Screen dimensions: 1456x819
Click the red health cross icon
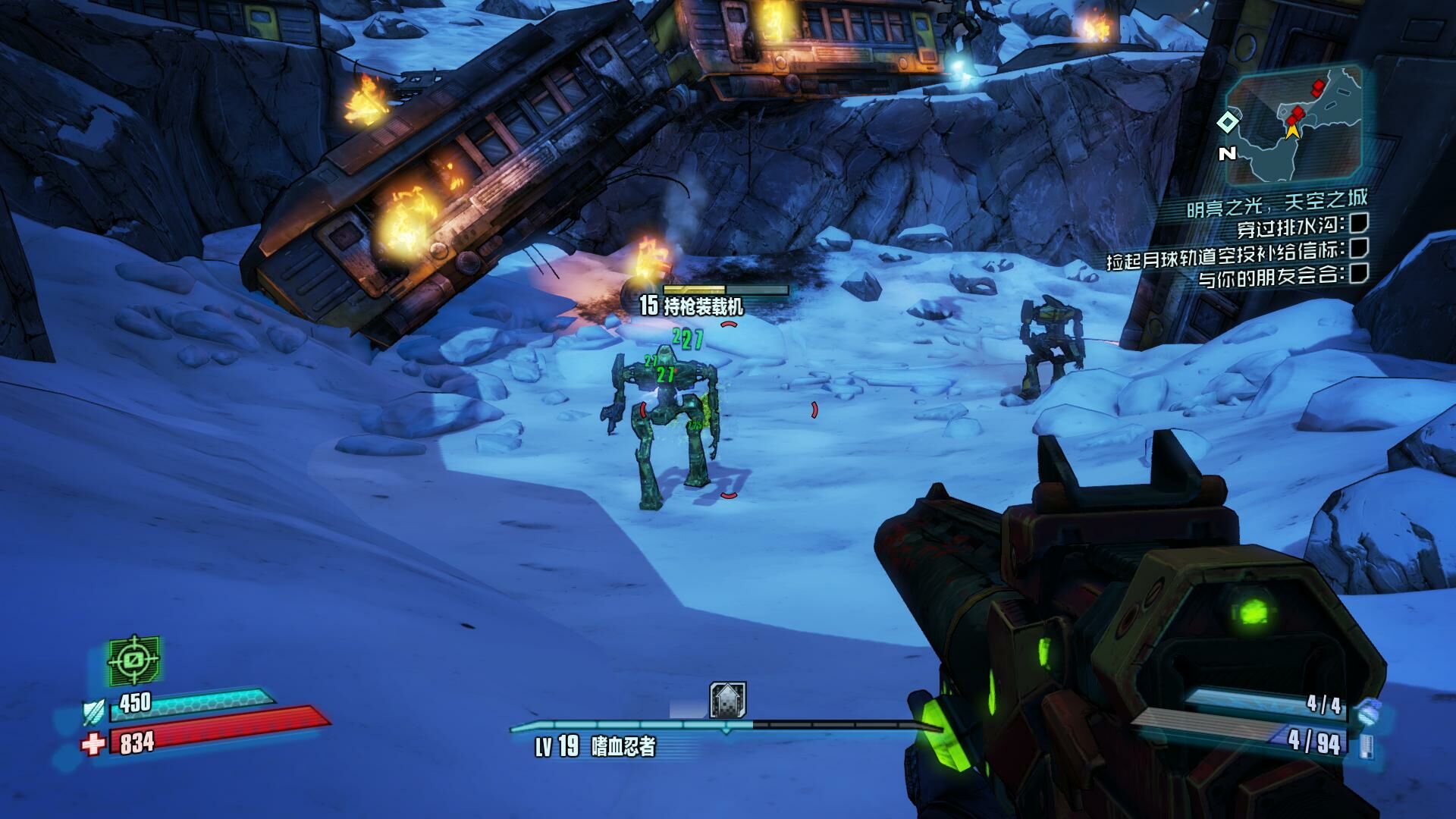pos(93,744)
